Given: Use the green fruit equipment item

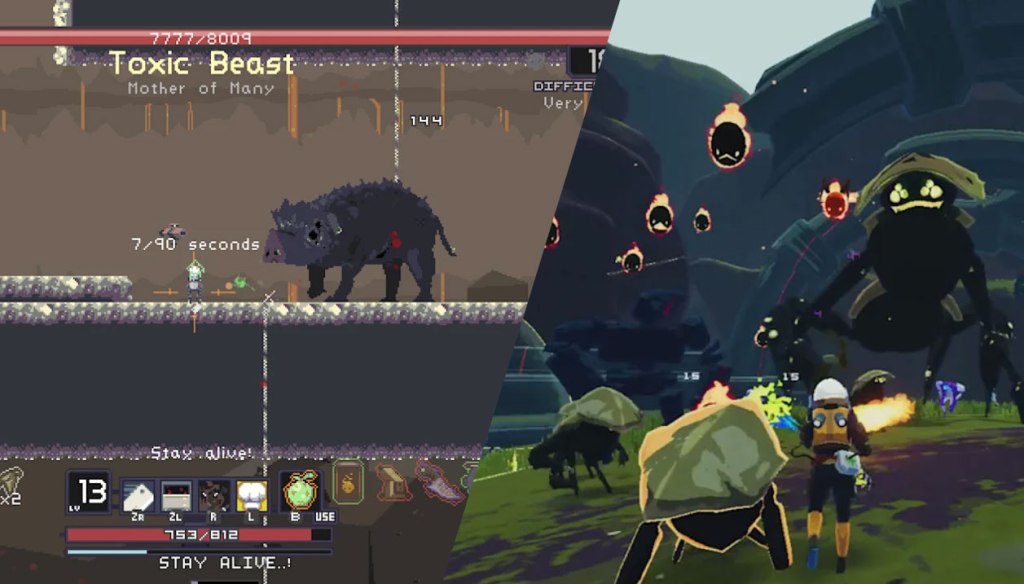Looking at the screenshot, I should 297,493.
